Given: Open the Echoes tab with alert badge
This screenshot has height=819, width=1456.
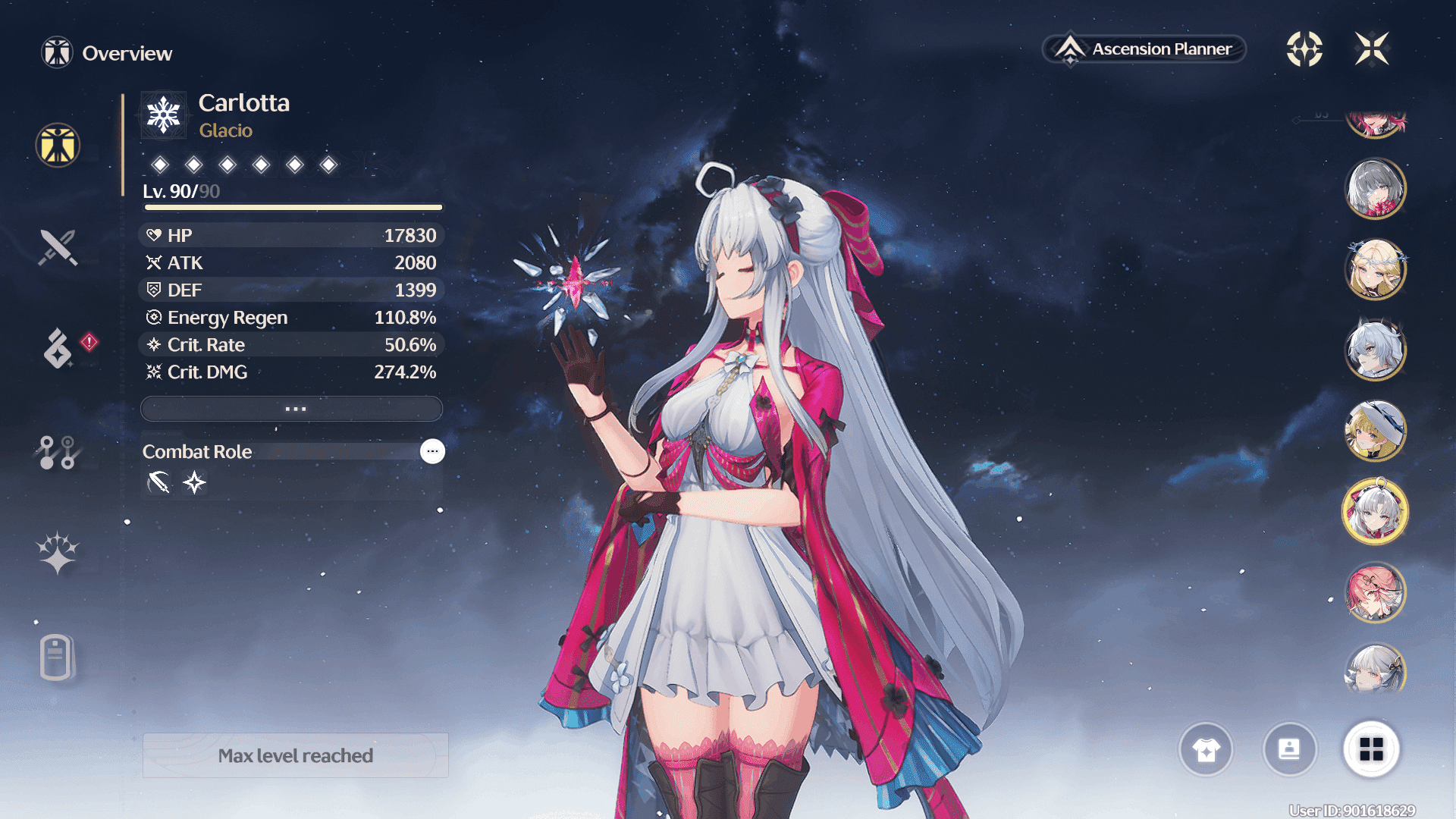Looking at the screenshot, I should click(x=58, y=348).
